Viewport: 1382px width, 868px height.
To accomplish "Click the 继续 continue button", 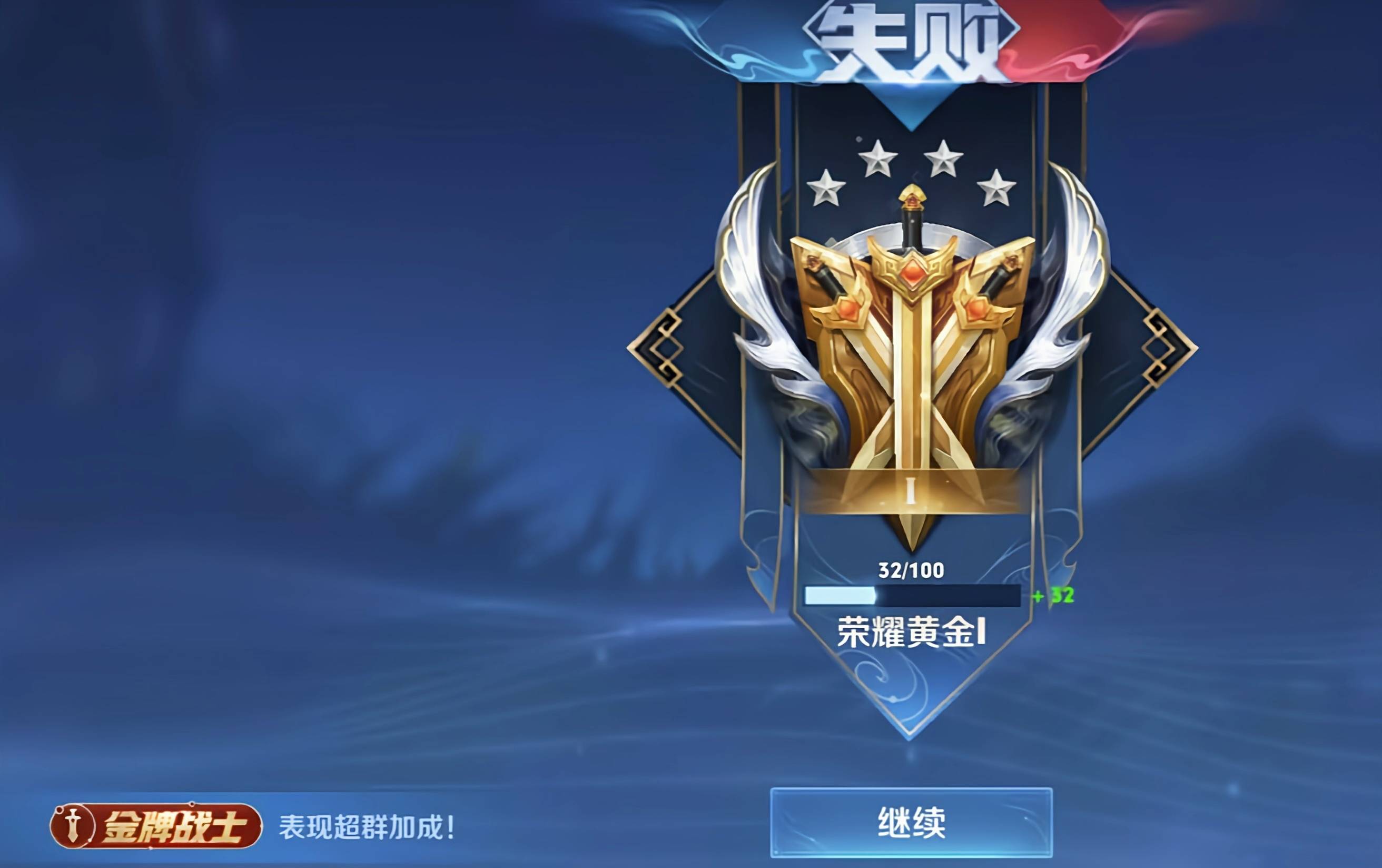I will tap(911, 823).
